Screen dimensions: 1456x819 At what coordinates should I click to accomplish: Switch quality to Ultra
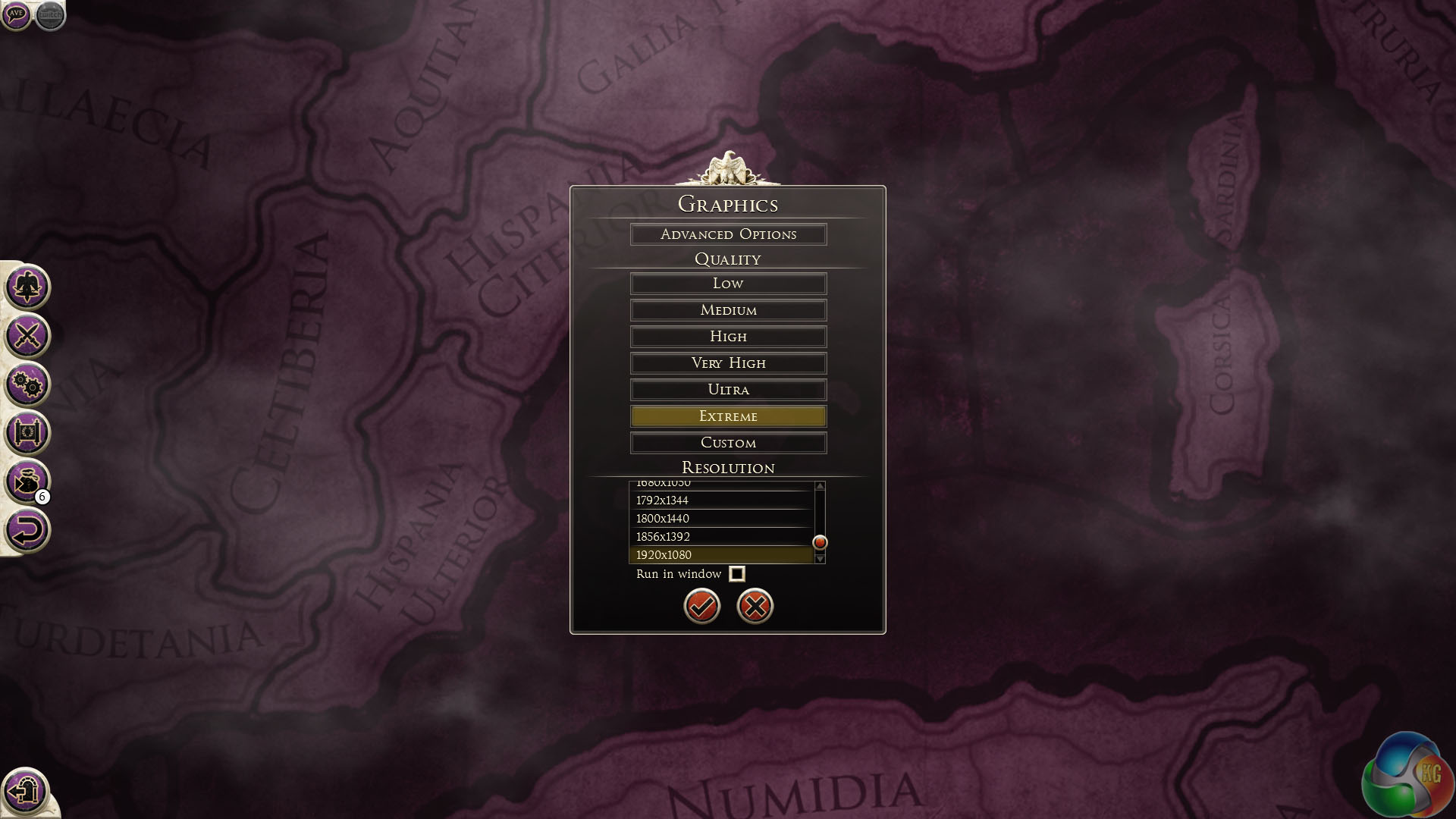click(728, 390)
